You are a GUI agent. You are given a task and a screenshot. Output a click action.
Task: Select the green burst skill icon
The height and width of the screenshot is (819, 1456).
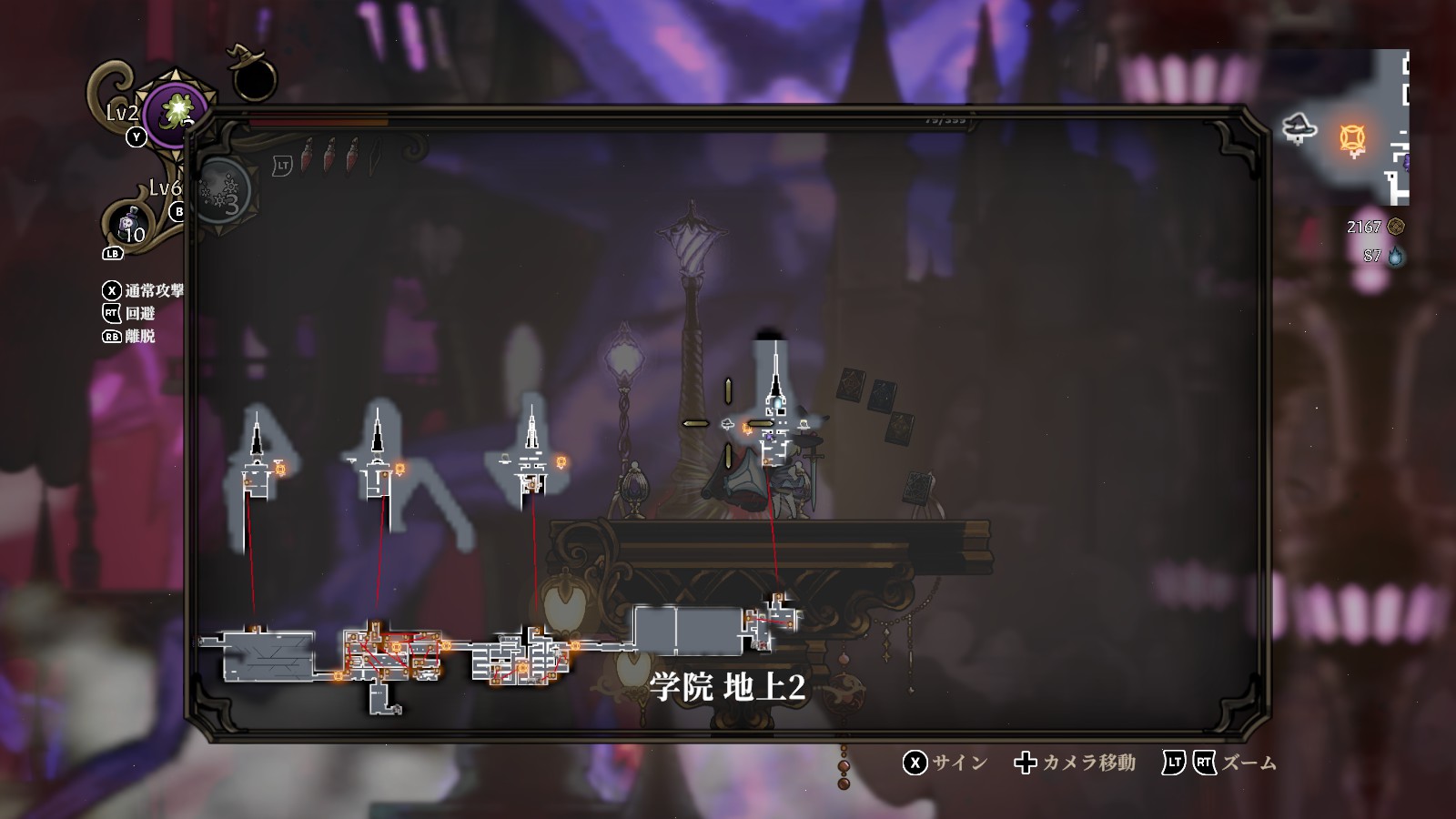click(x=176, y=113)
